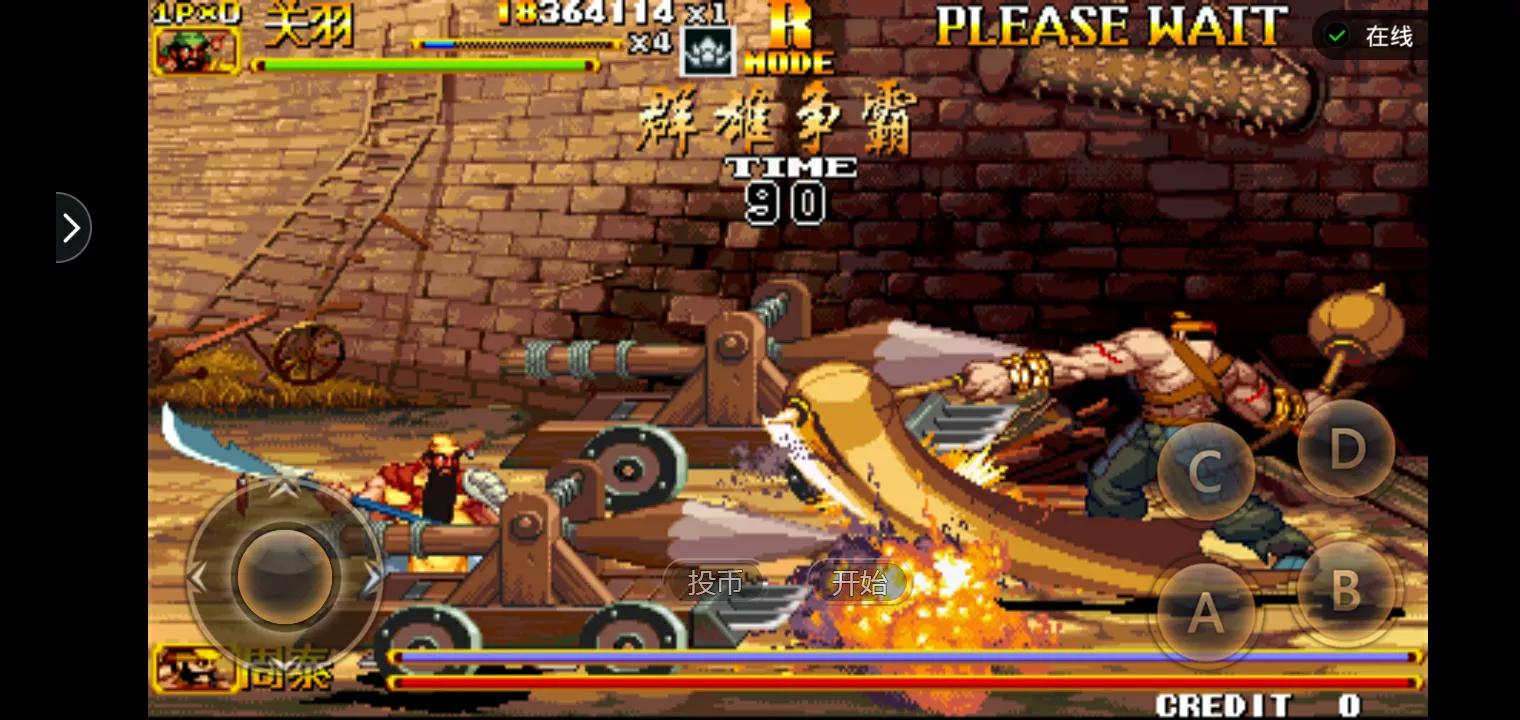Tap the B attack button
1520x720 pixels.
[x=1346, y=590]
